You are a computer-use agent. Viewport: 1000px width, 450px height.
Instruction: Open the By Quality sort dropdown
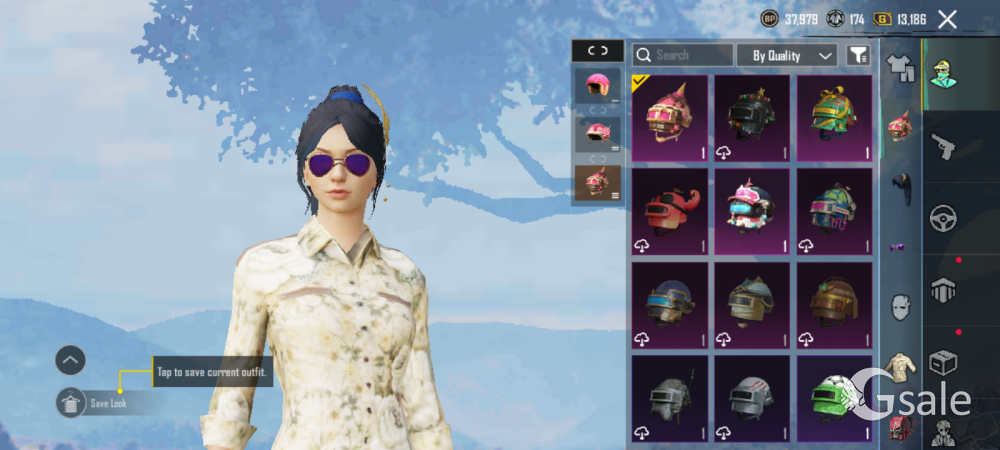pos(787,55)
